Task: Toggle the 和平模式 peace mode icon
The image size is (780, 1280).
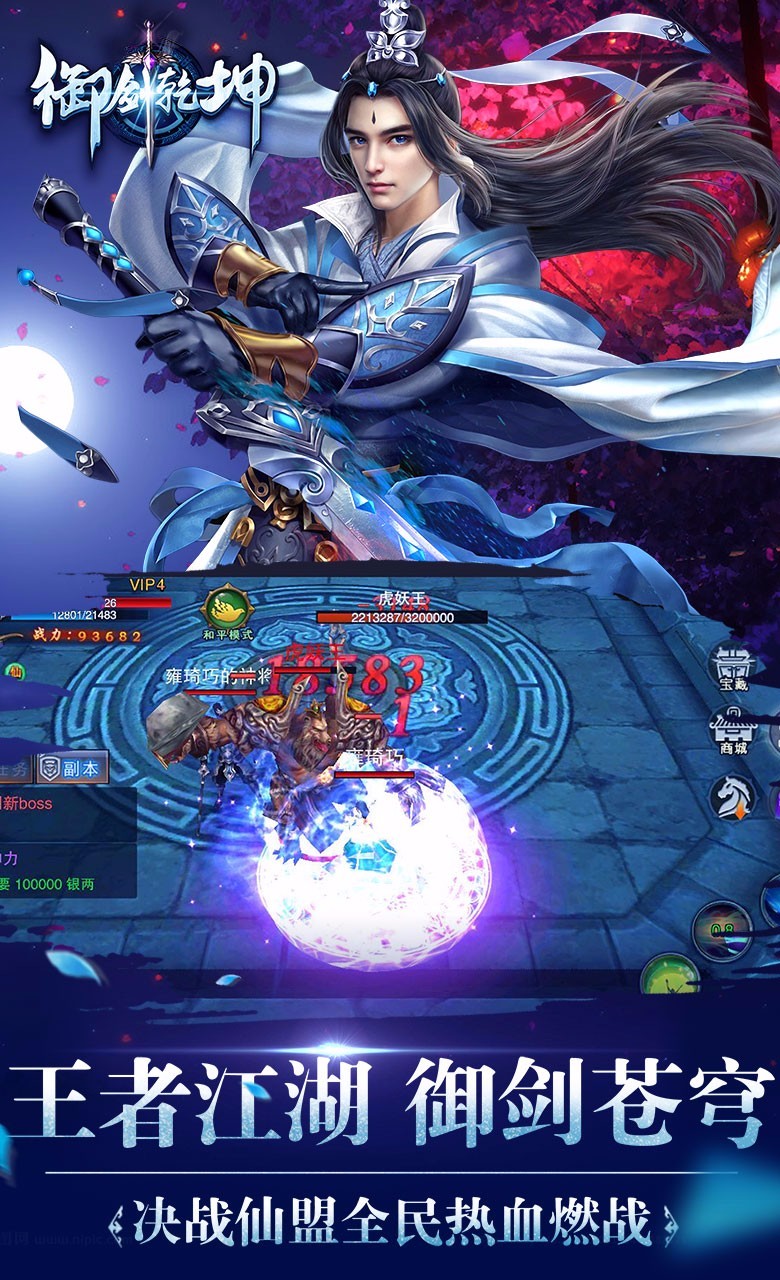Action: click(x=227, y=610)
